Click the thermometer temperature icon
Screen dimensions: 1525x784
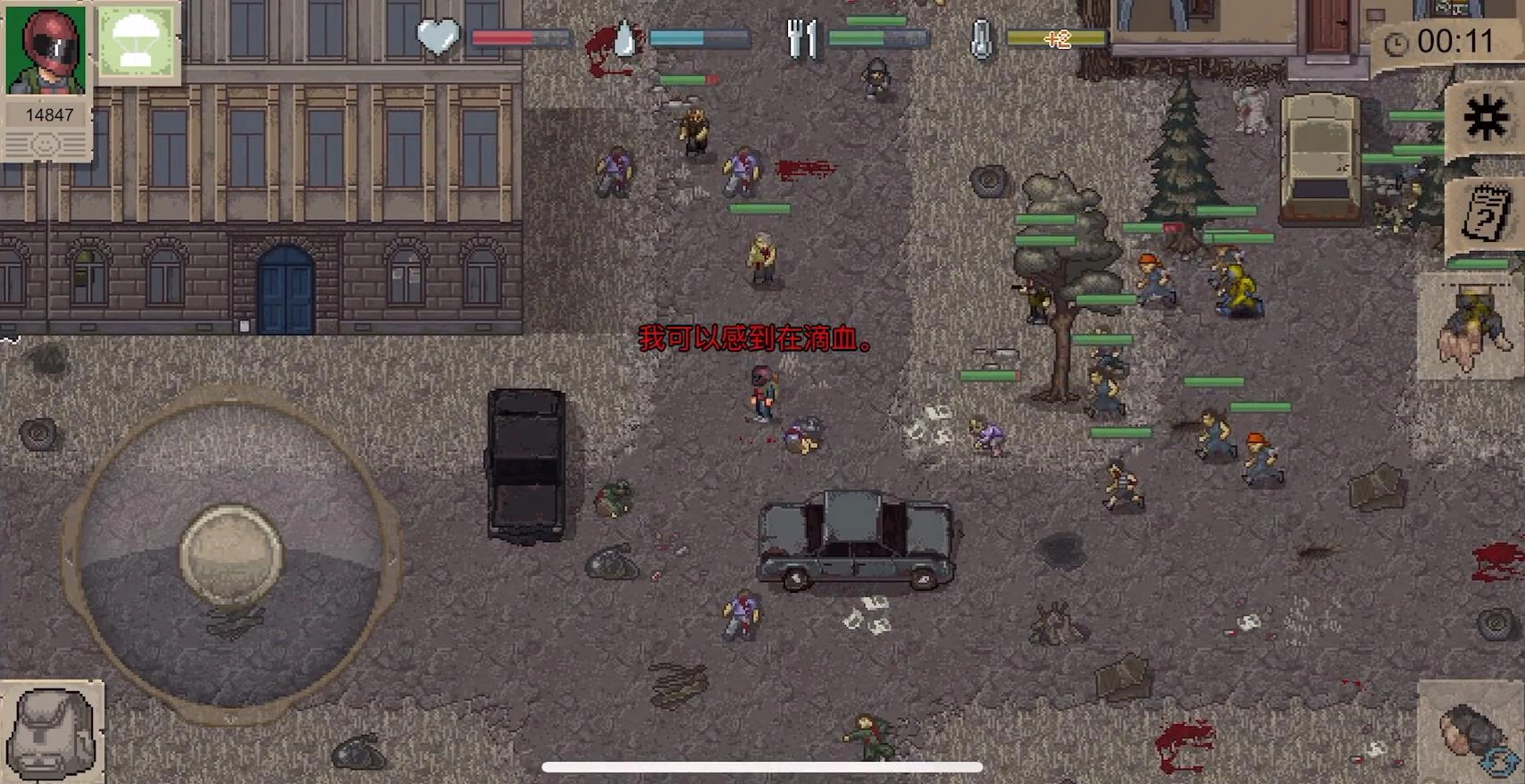pos(980,38)
